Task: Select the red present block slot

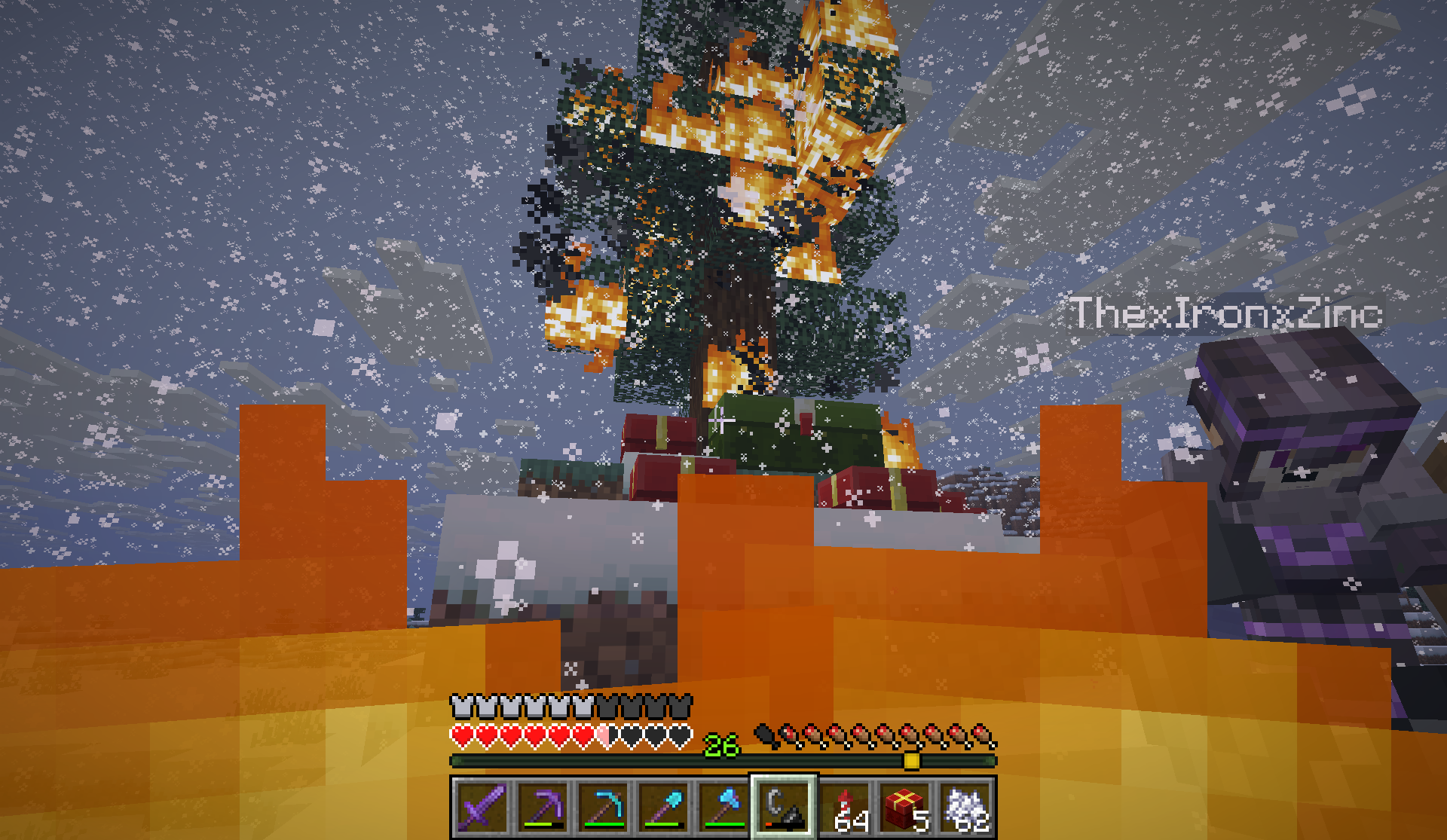Action: (x=904, y=808)
